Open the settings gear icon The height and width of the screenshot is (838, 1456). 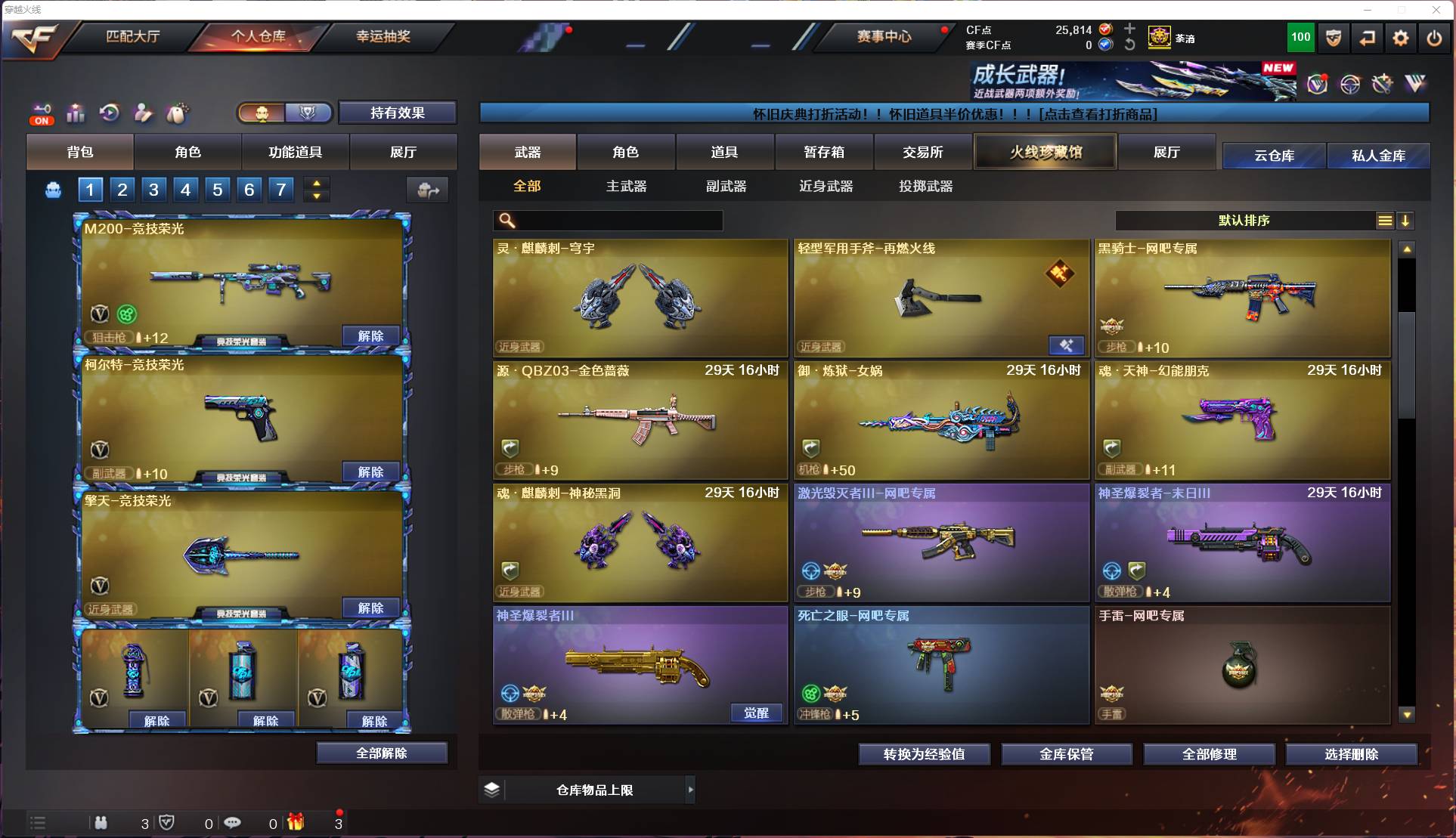(1401, 38)
